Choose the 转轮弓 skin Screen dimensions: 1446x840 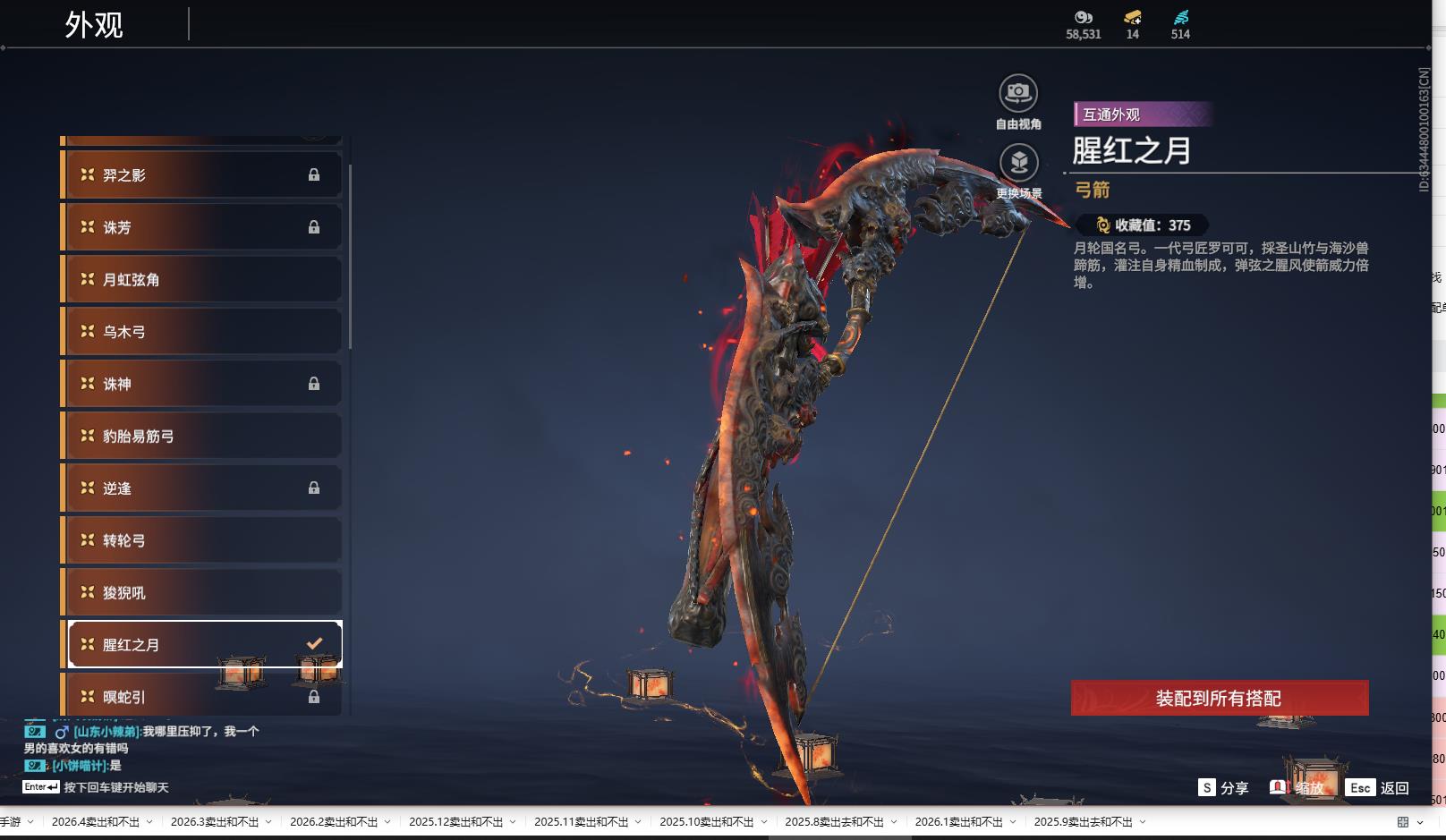201,540
